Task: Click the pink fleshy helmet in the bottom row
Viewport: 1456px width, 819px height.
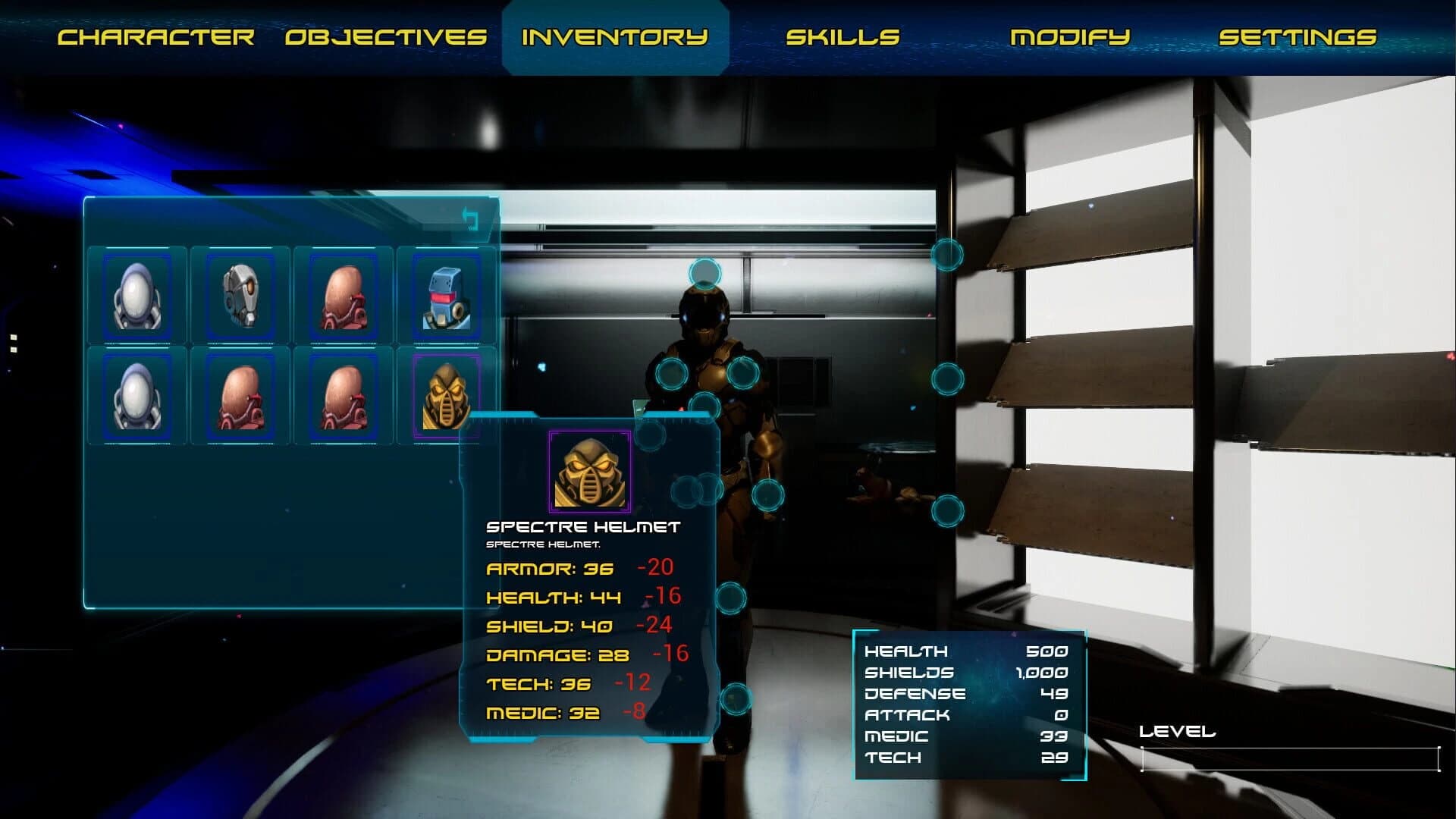Action: [241, 396]
